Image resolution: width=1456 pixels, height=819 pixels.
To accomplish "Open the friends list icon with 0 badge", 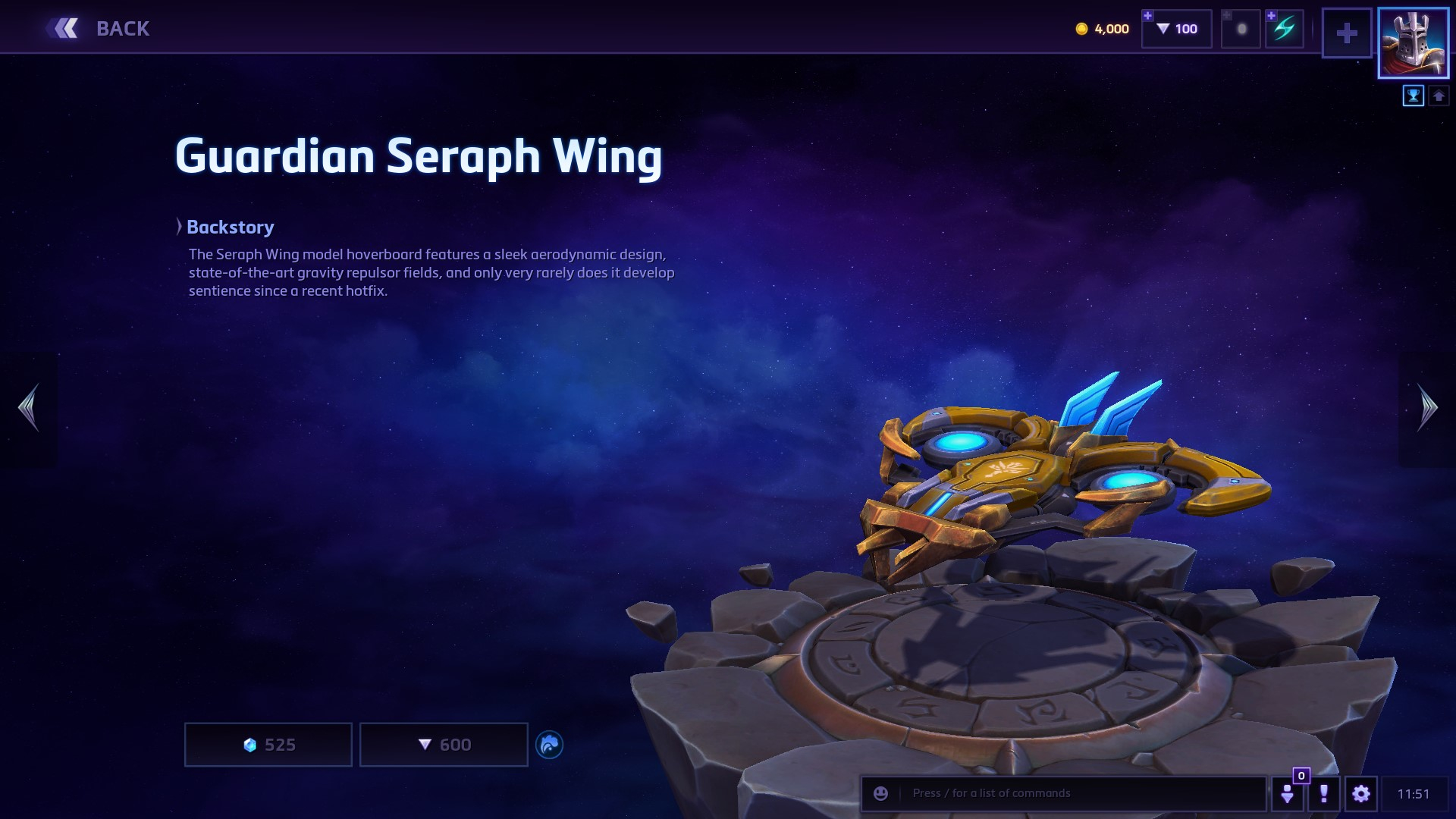I will 1288,793.
